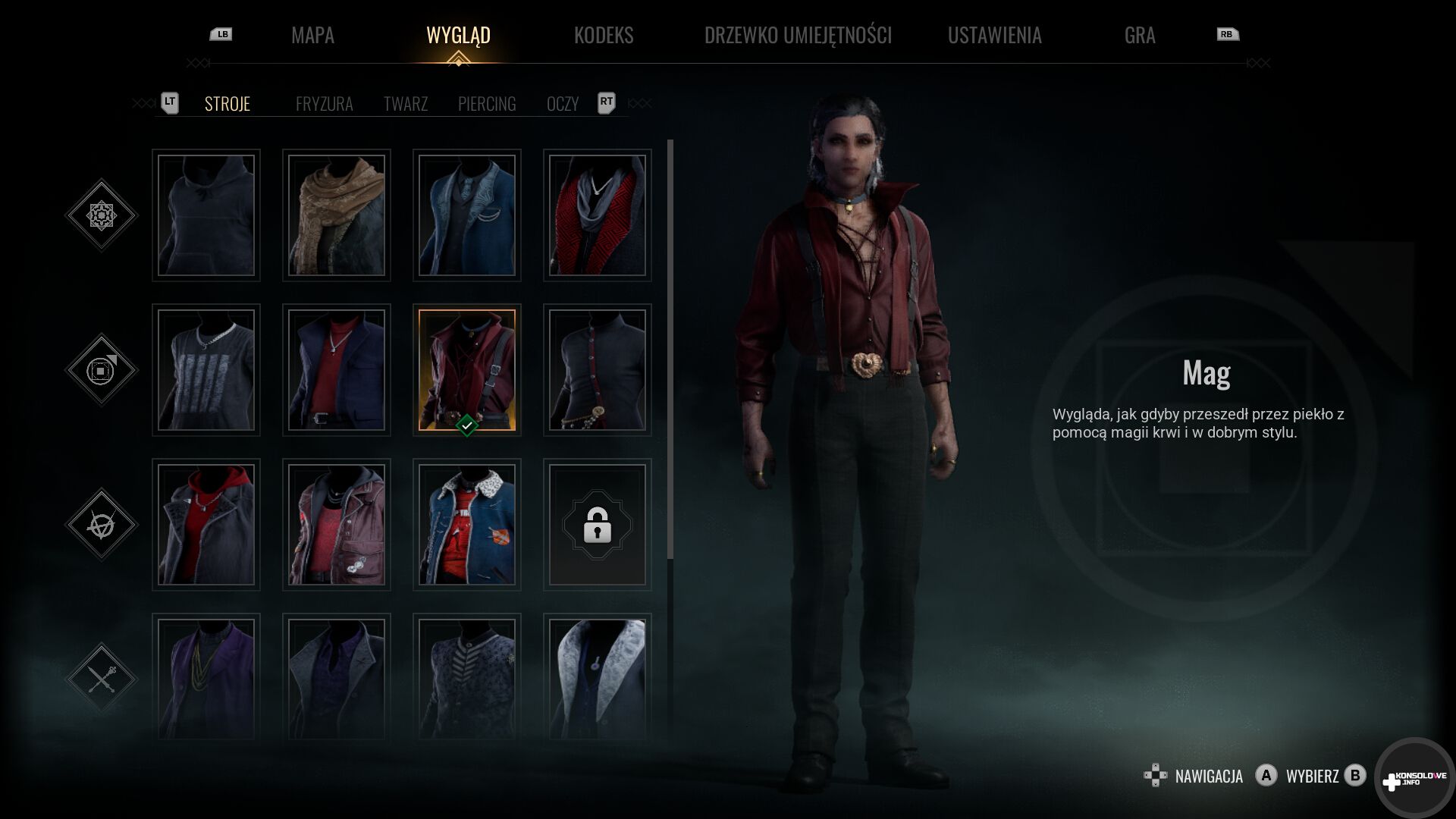Select the dark hoodie outfit
1456x819 pixels.
coord(206,215)
